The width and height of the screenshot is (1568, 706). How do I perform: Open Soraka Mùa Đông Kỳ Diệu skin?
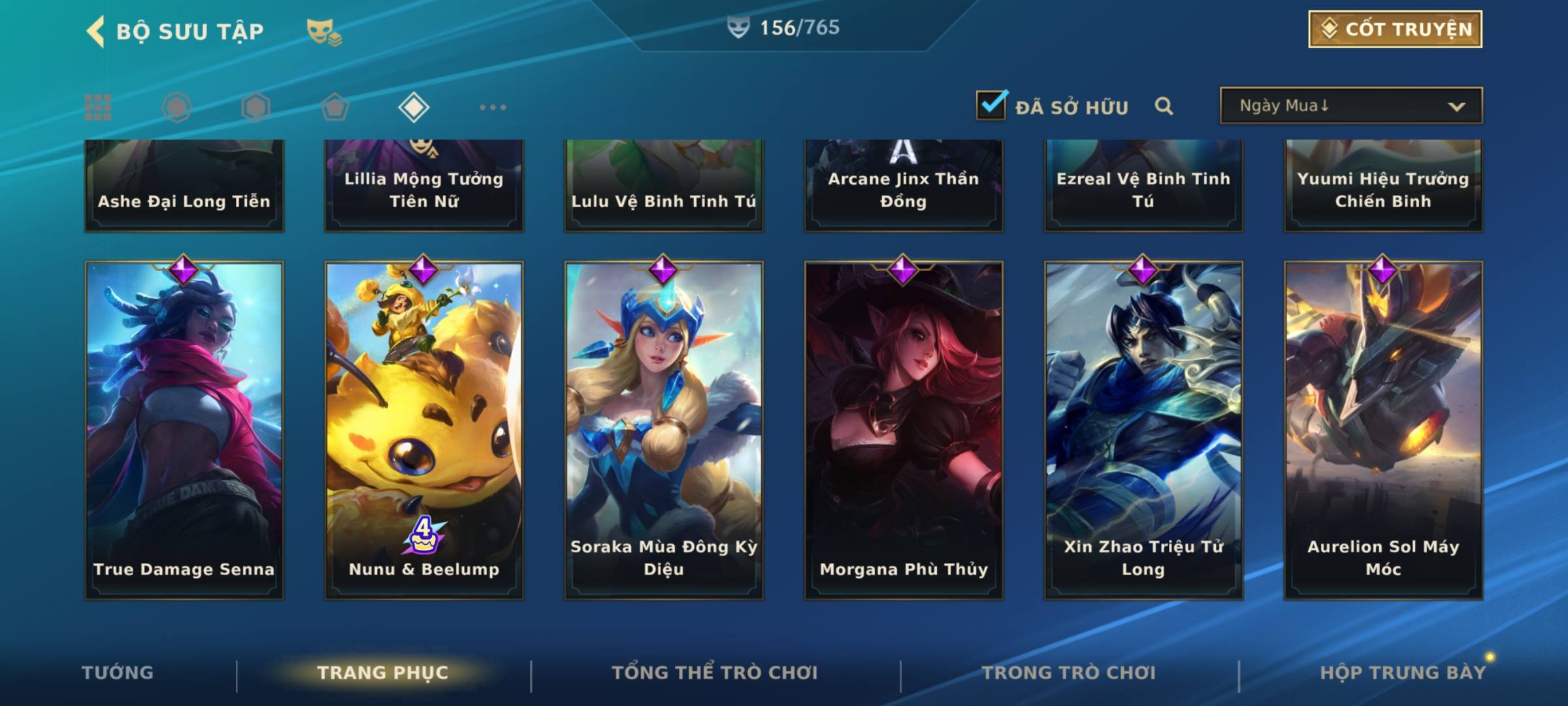664,430
